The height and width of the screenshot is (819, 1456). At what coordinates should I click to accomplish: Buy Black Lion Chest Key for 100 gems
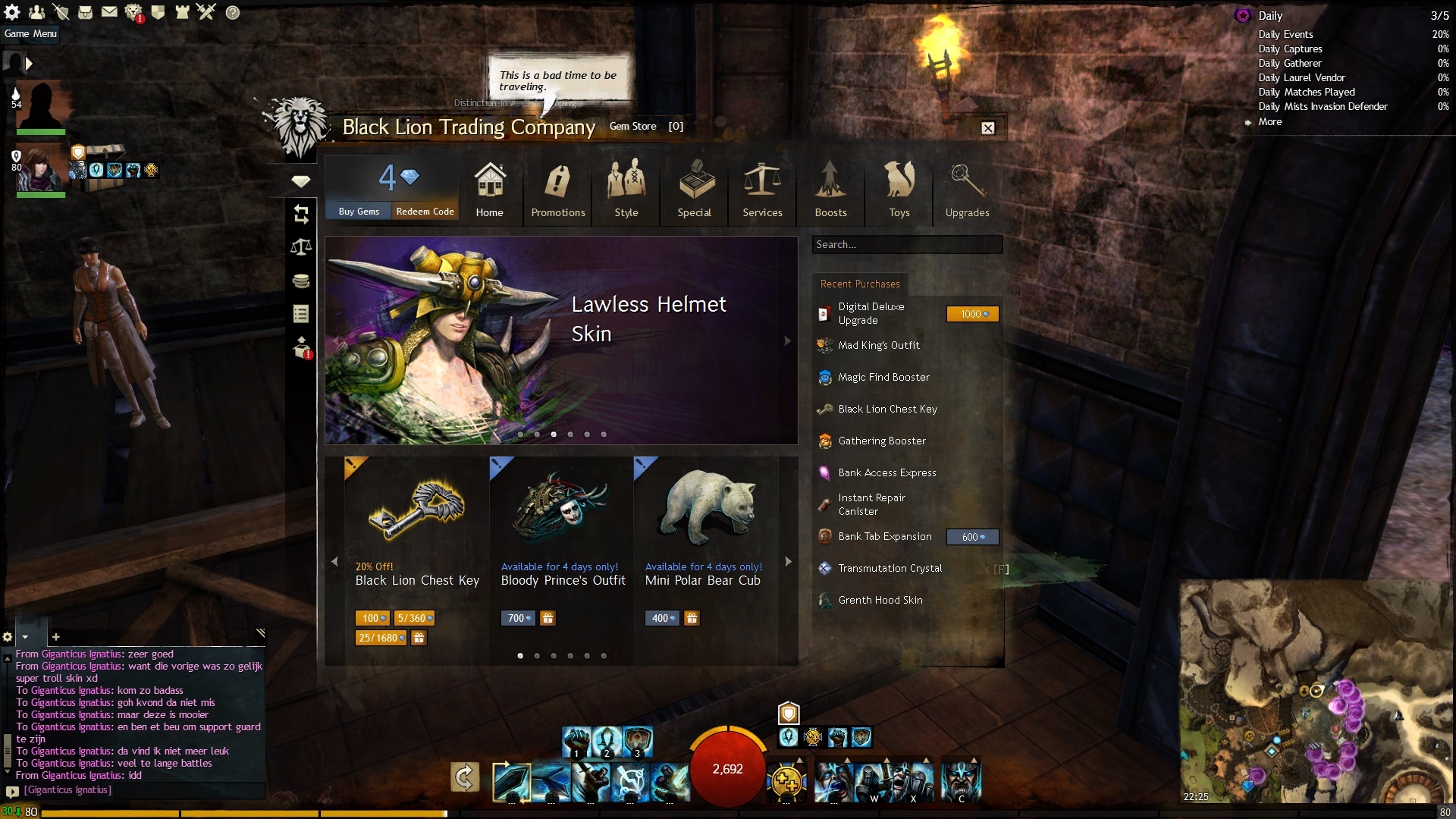(x=372, y=618)
